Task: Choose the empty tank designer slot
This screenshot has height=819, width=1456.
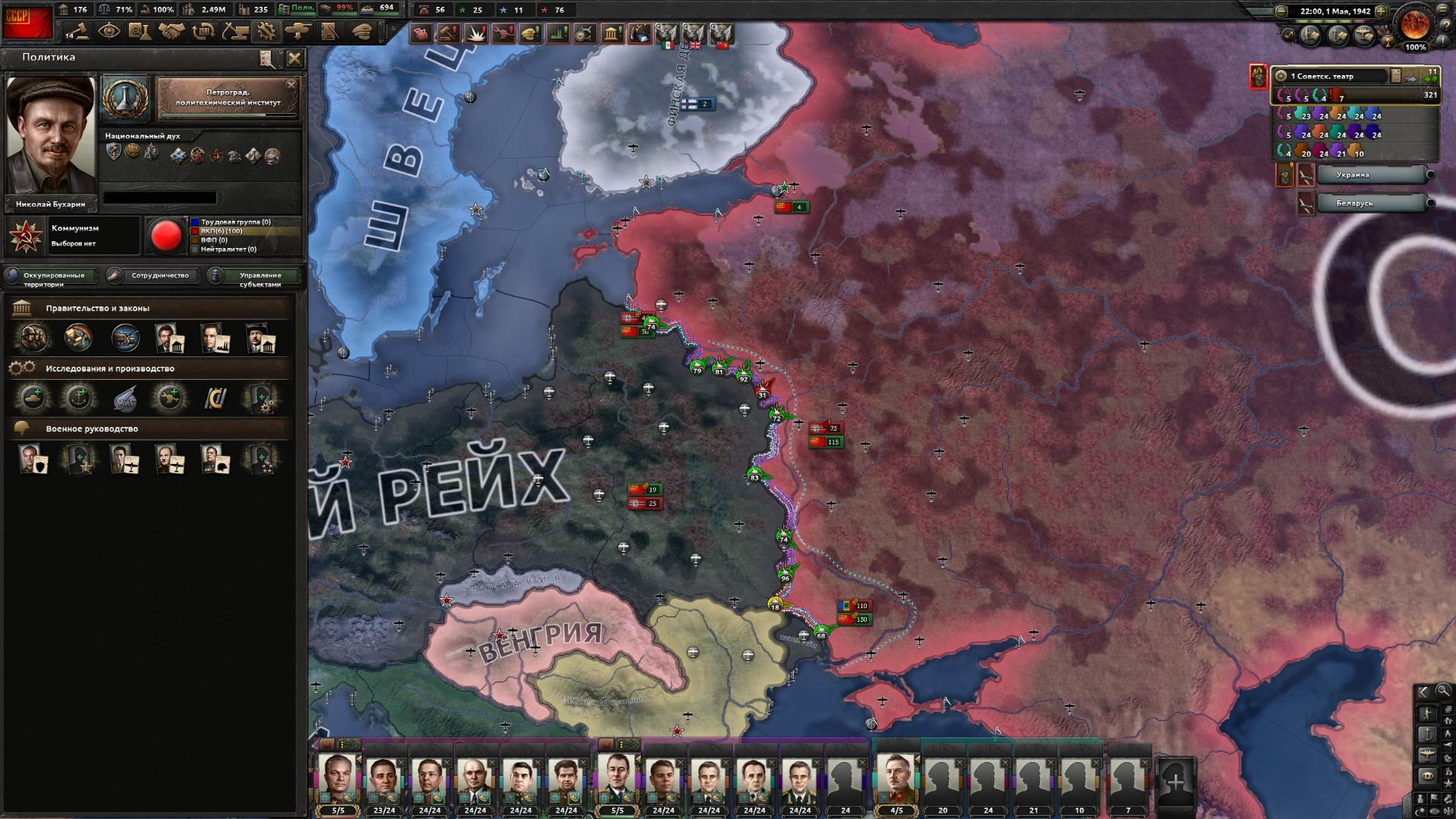Action: point(33,398)
